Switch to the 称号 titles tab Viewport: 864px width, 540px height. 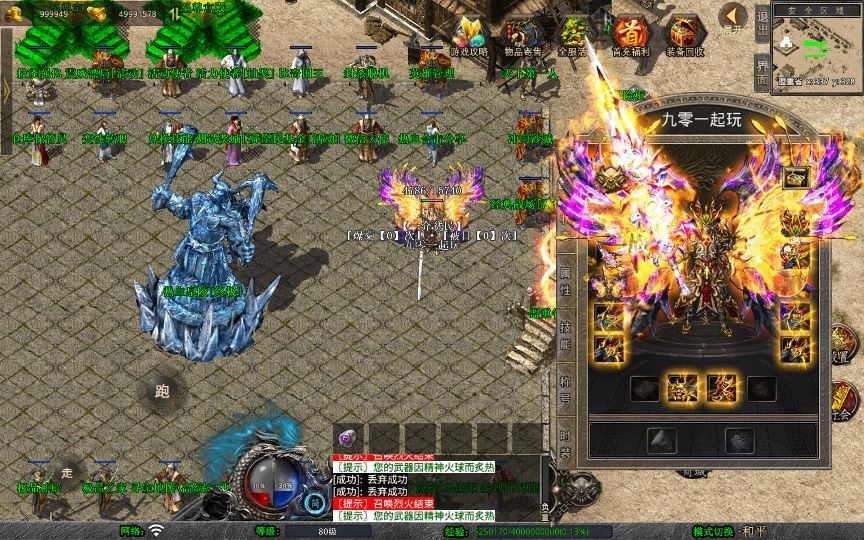[x=565, y=388]
